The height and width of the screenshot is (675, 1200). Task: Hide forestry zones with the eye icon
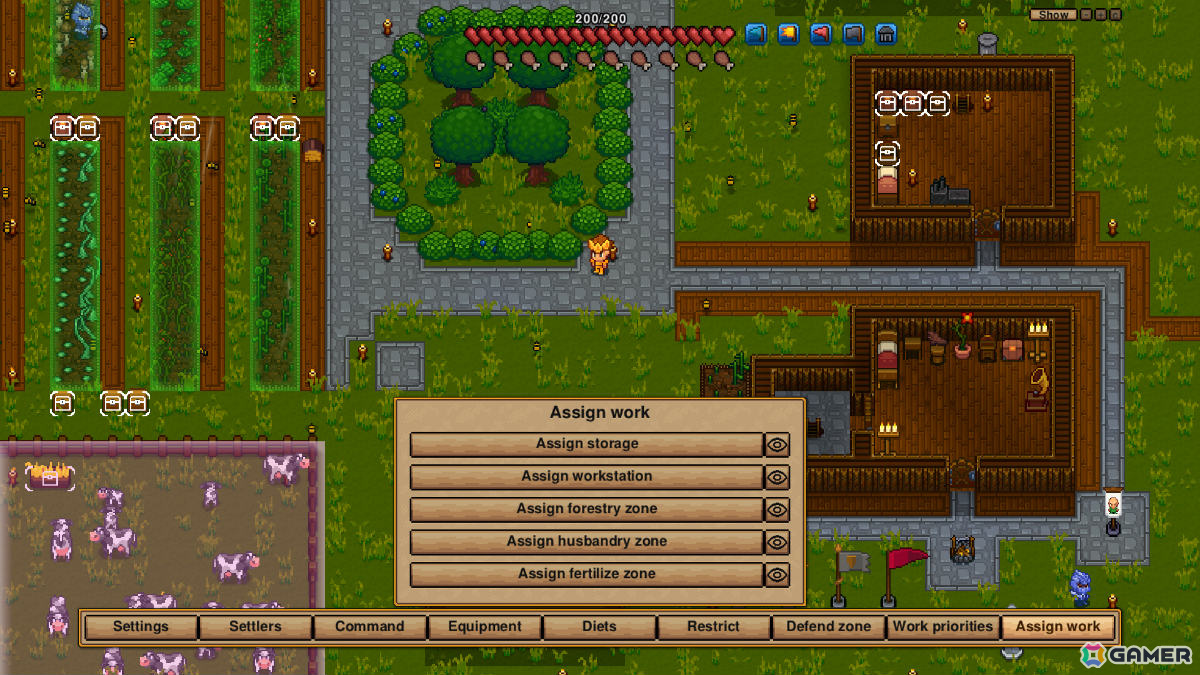tap(777, 510)
